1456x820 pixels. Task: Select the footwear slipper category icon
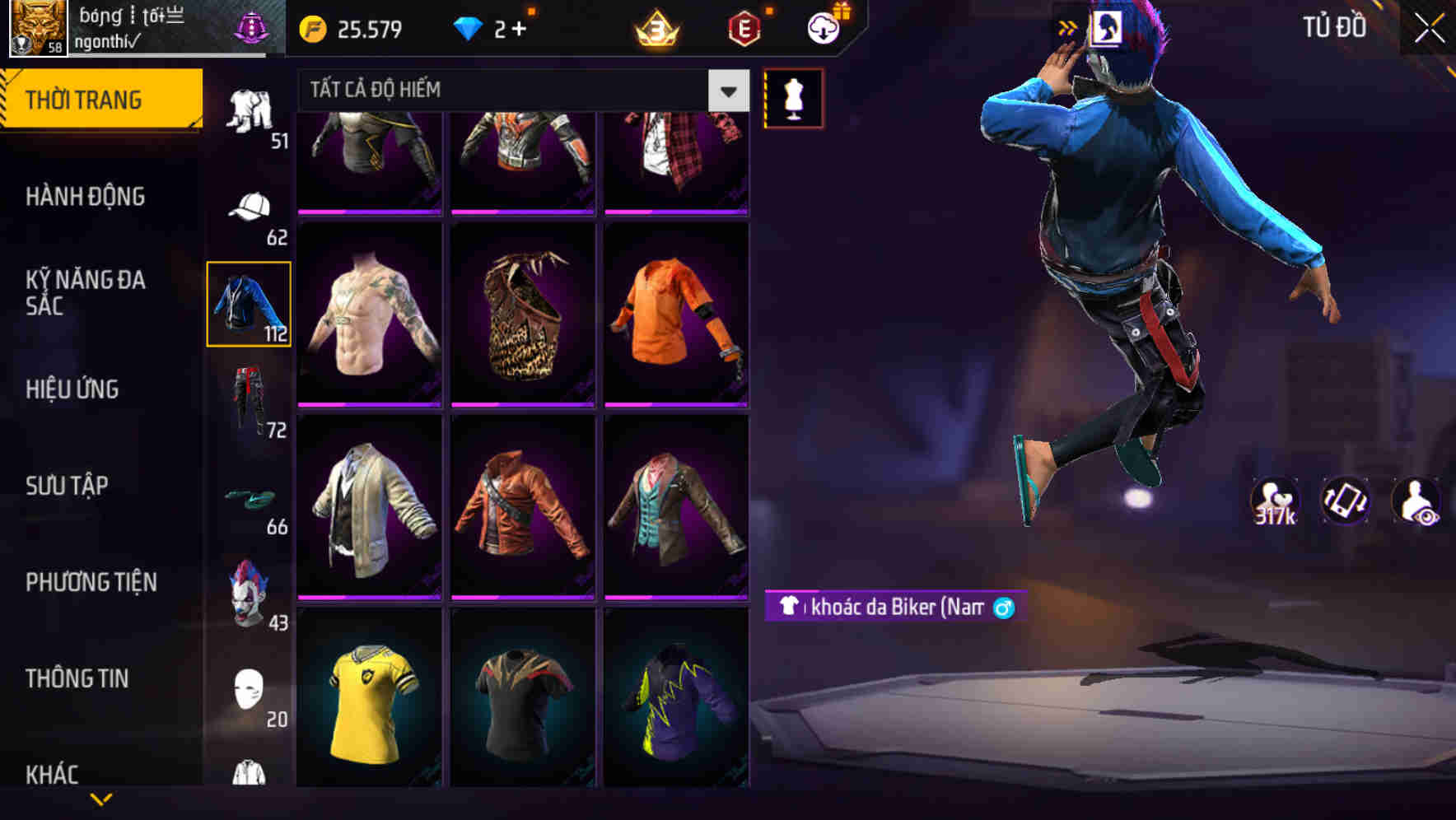point(251,498)
